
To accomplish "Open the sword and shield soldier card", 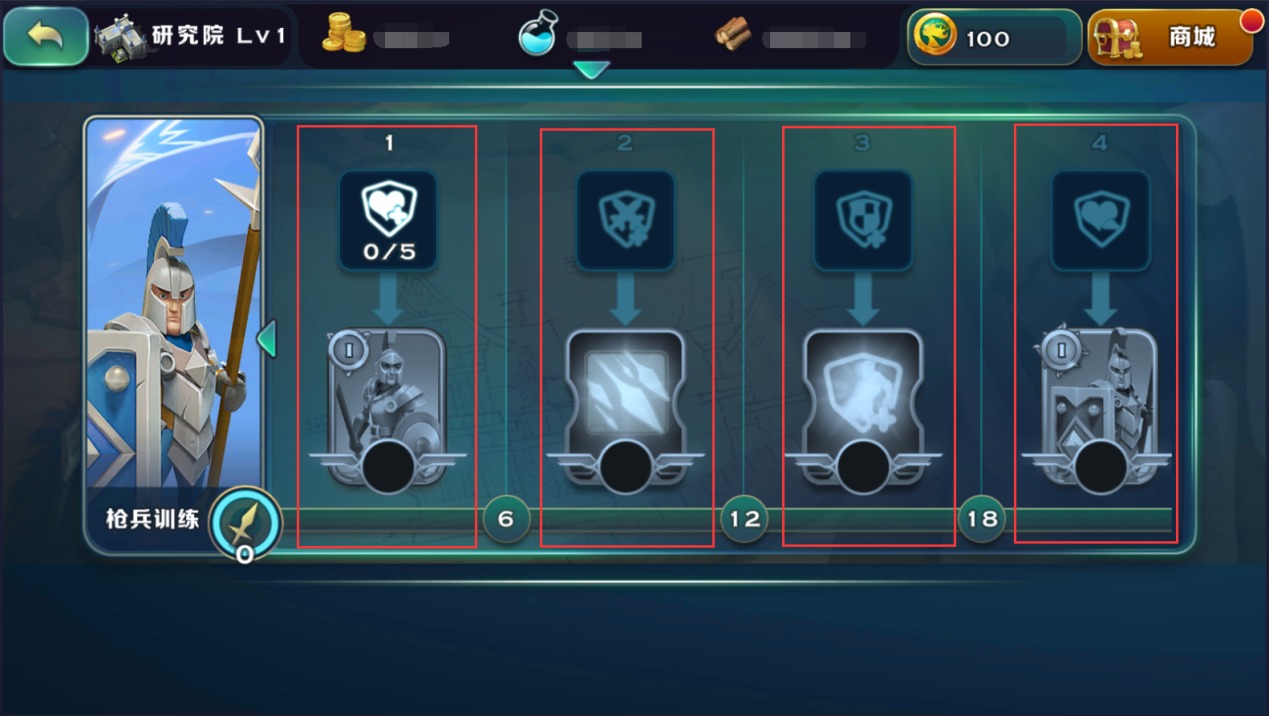I will point(387,405).
